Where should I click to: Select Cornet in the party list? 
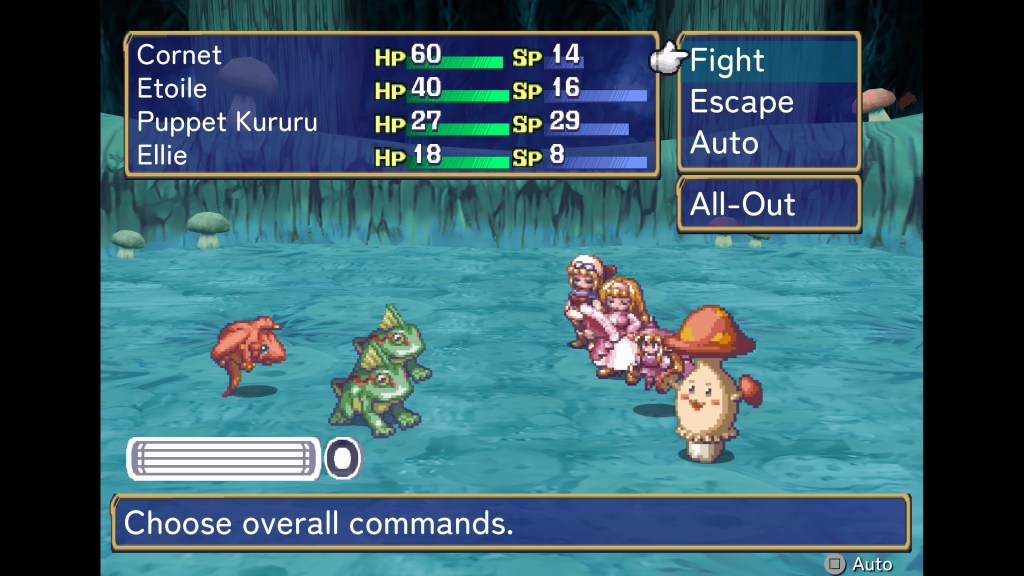pyautogui.click(x=180, y=55)
